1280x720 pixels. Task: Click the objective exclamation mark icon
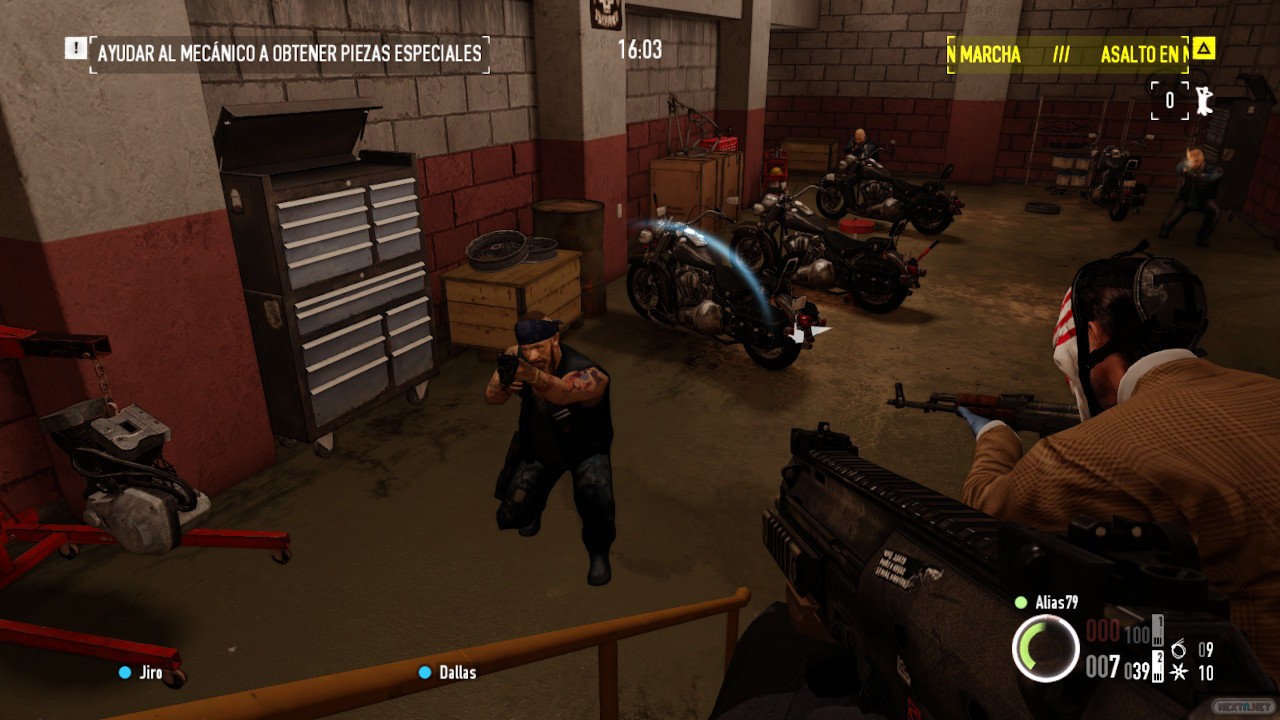(75, 47)
